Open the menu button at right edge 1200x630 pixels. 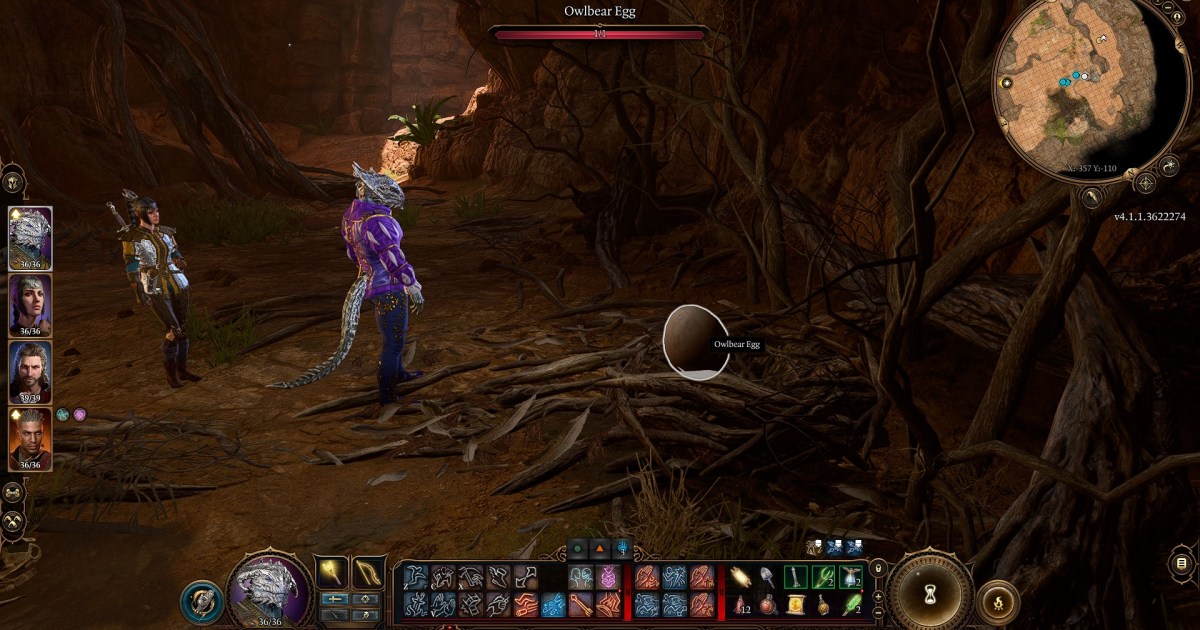point(1183,565)
